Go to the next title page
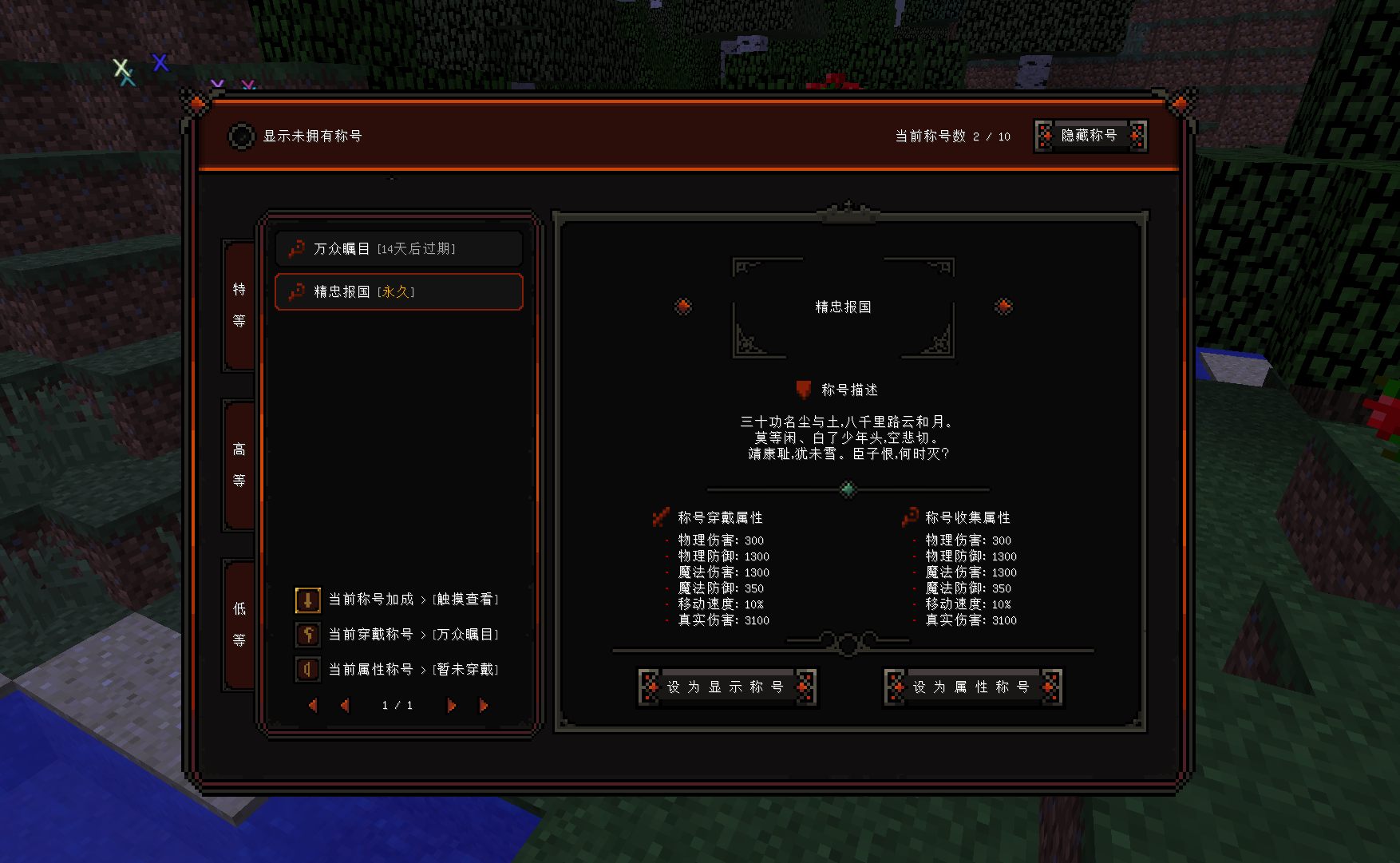This screenshot has width=1400, height=863. point(451,706)
